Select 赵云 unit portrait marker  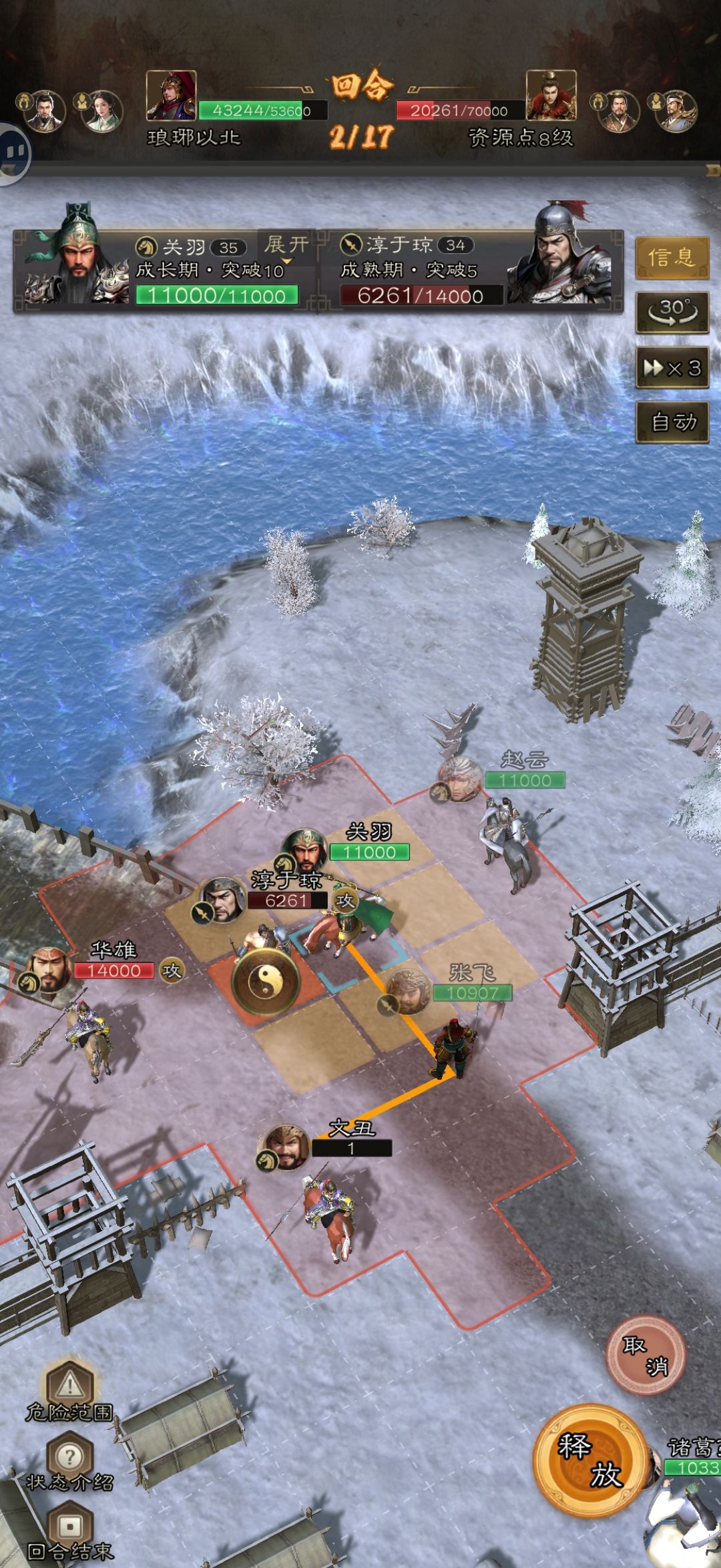click(459, 779)
